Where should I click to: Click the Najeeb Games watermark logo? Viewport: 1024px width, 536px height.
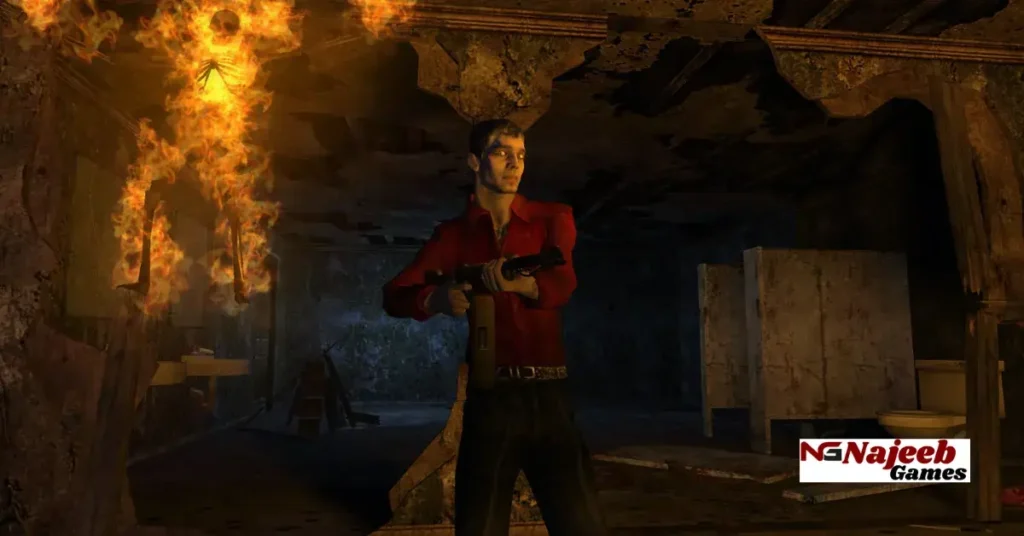coord(884,460)
